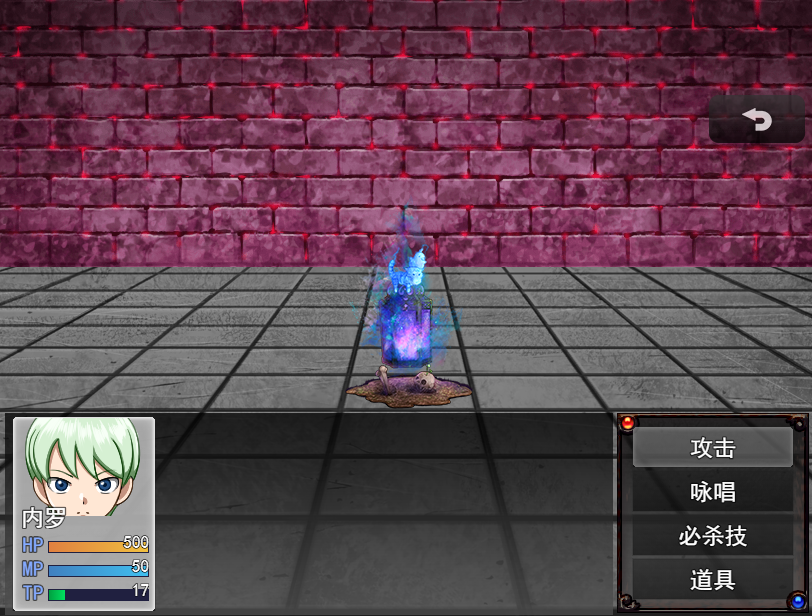Screen dimensions: 812x616
Task: Open the 道具 items menu
Action: (712, 579)
